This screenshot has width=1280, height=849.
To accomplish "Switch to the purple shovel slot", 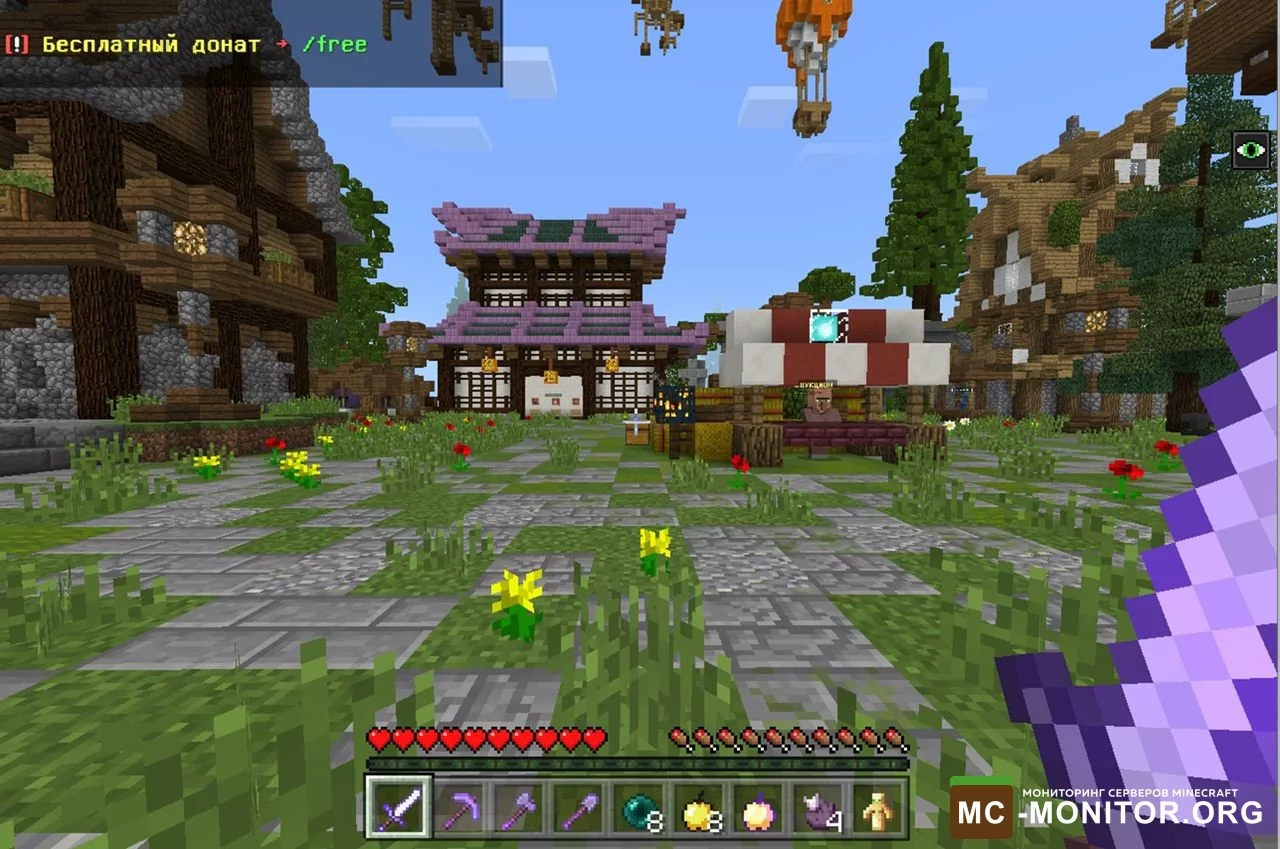I will coord(579,806).
